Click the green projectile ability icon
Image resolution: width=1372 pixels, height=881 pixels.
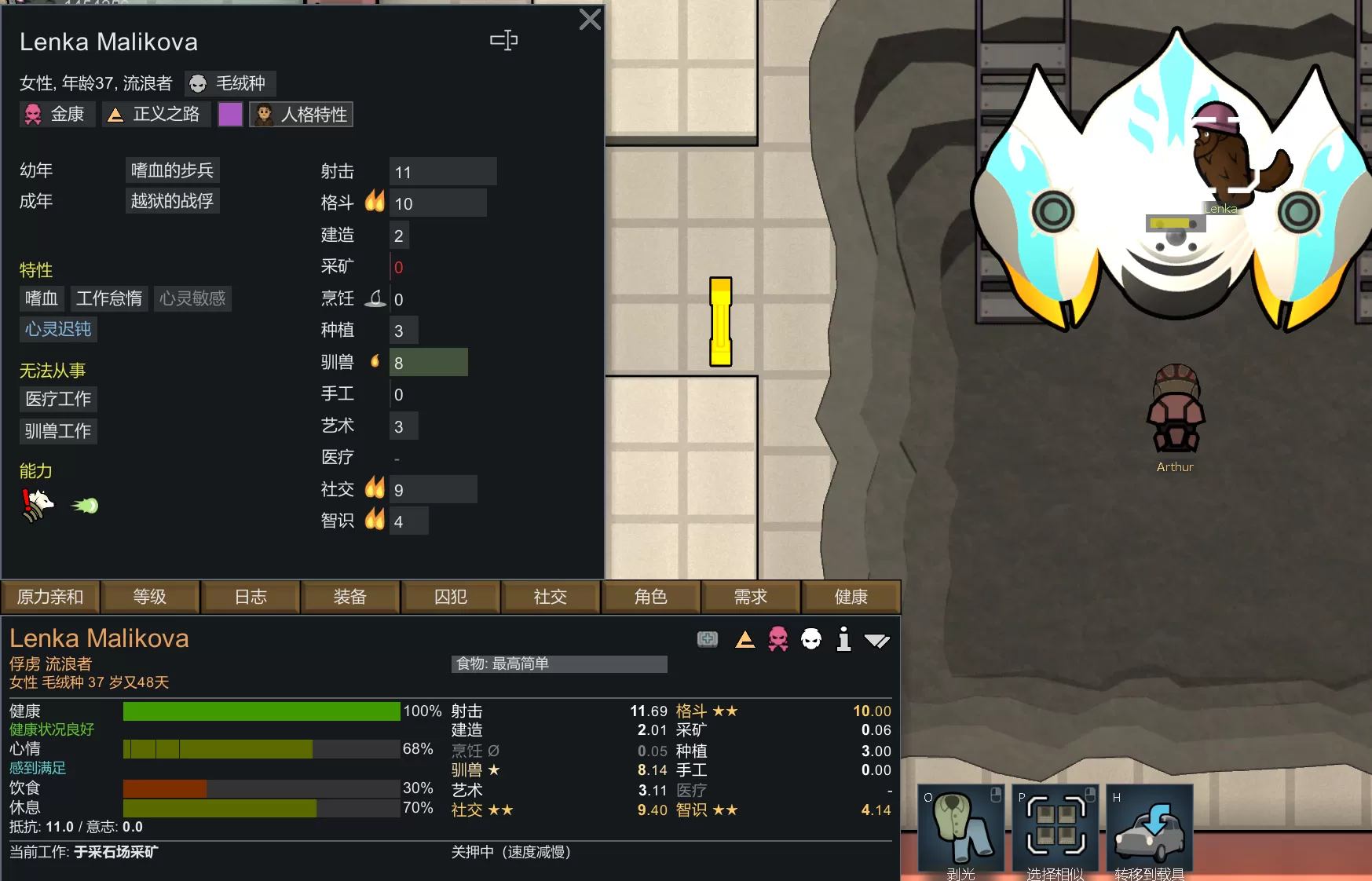point(85,506)
